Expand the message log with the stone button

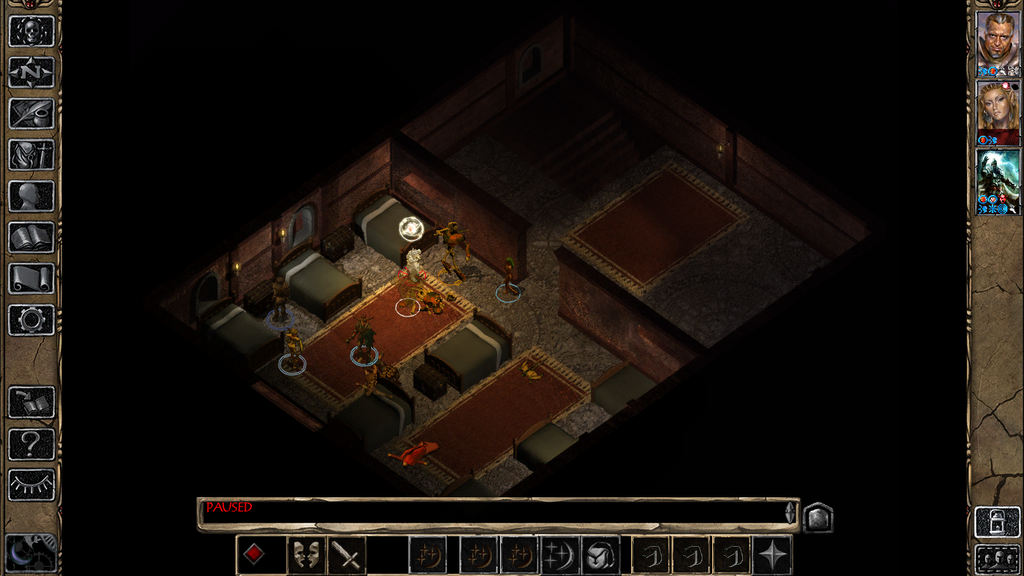(x=817, y=517)
